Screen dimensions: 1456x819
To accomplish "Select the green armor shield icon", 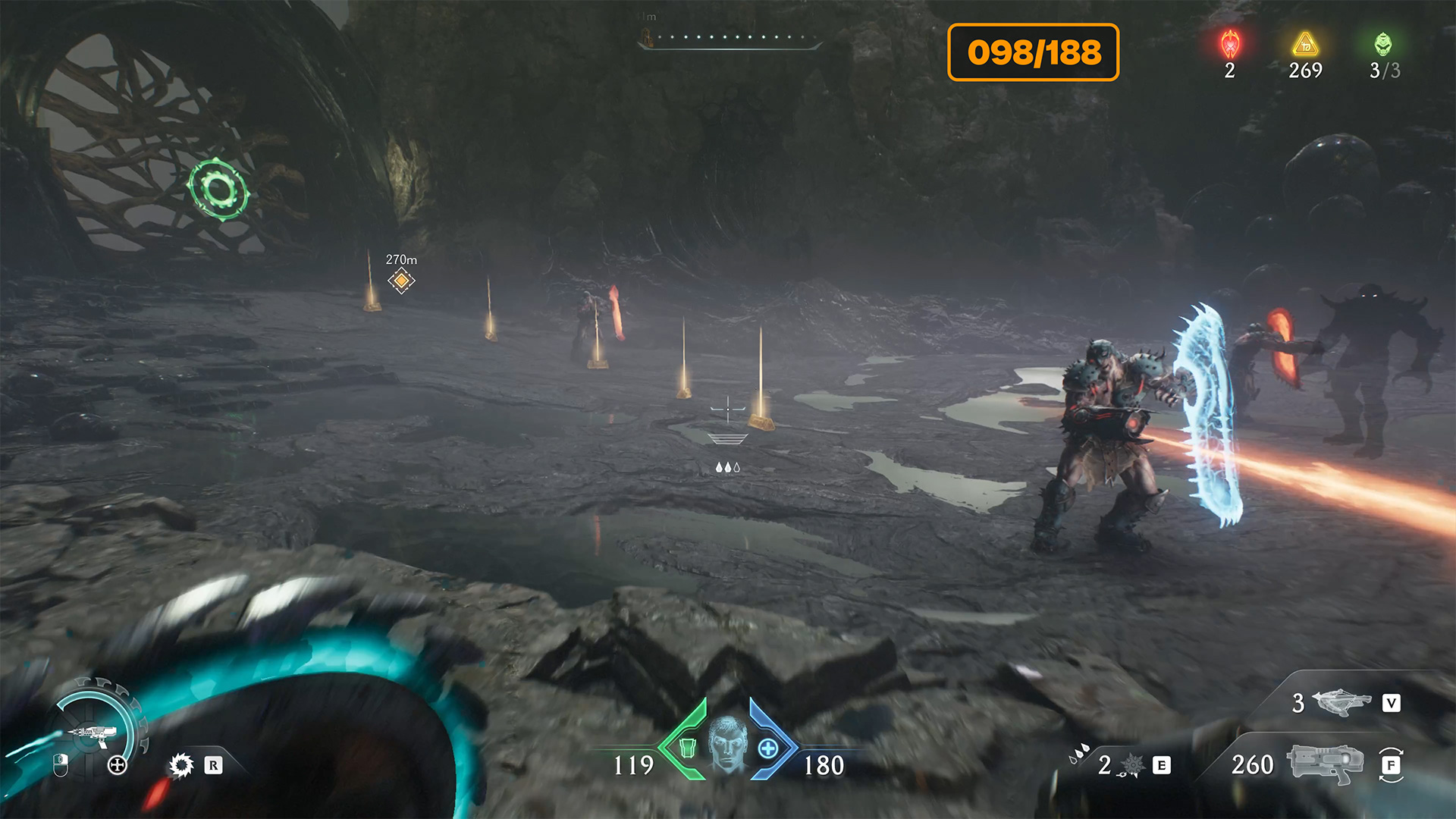I will pos(687,748).
